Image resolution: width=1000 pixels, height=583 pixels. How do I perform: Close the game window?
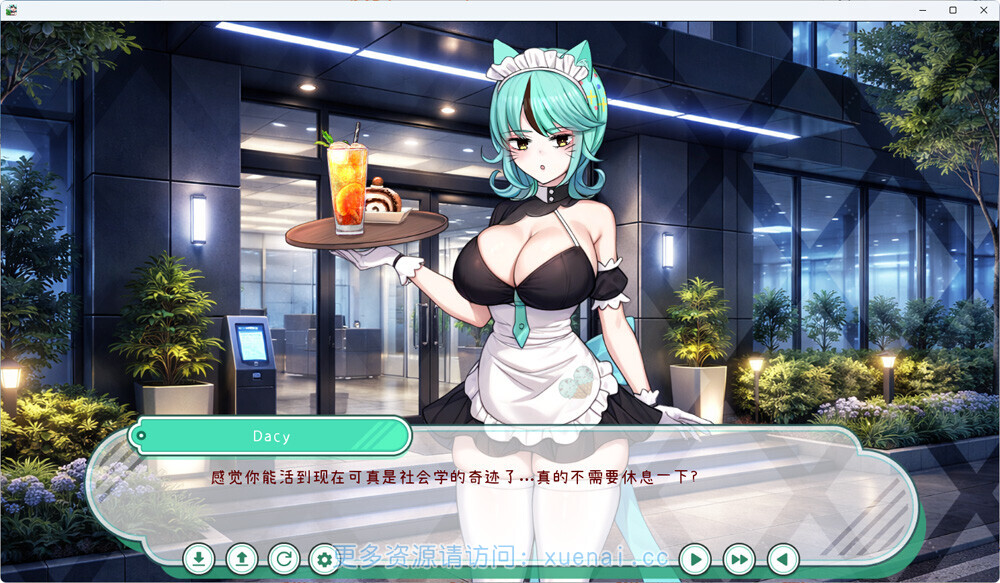click(x=983, y=10)
